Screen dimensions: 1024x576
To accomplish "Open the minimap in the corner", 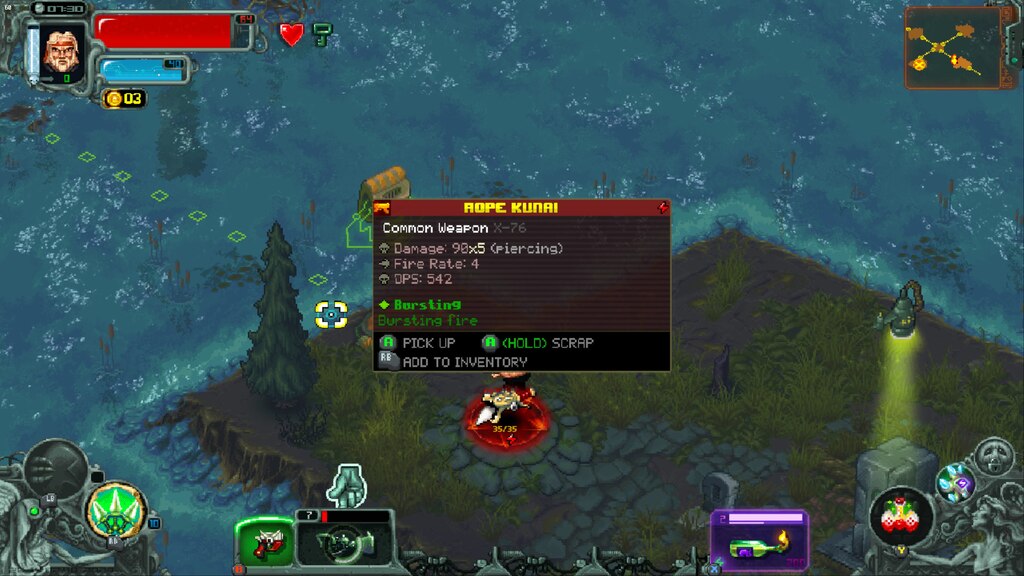I will pos(952,47).
